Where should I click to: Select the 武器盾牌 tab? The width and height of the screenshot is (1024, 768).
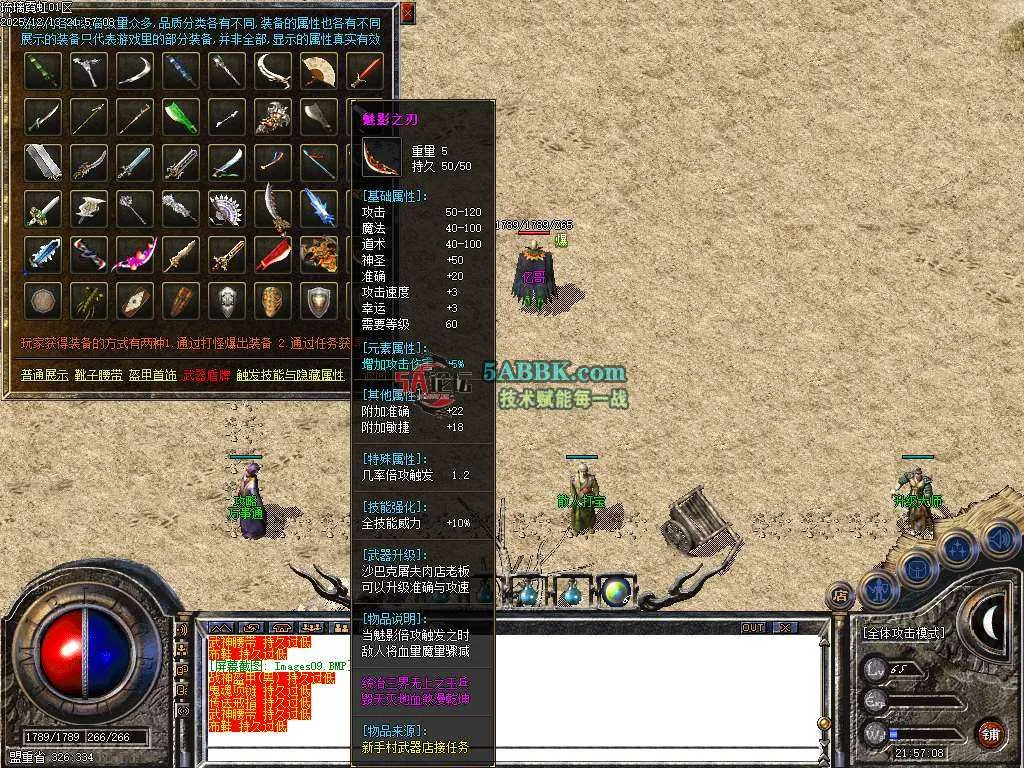pos(208,375)
